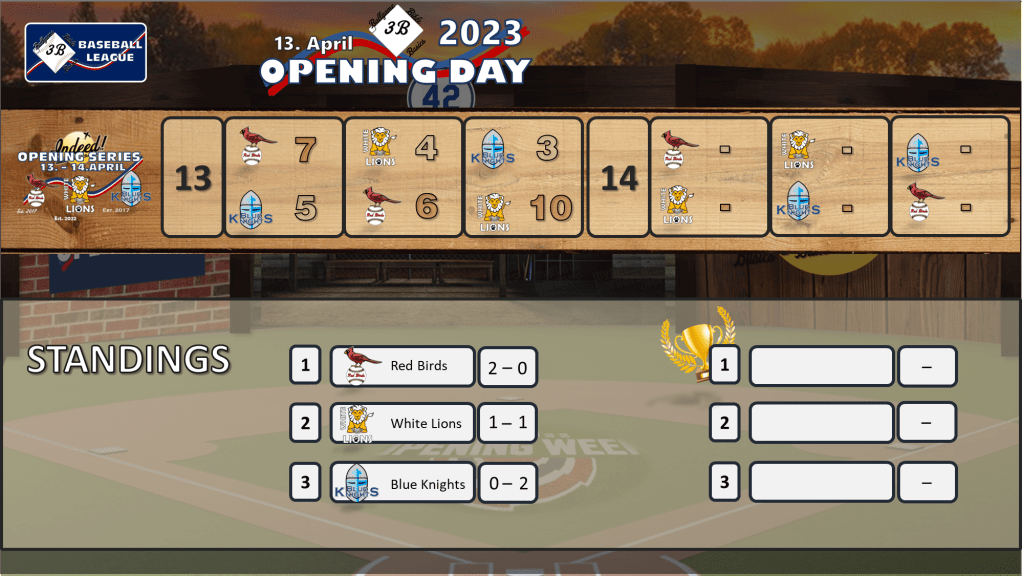Screen dimensions: 1022x576
Task: Switch to the day 14 tile
Action: pos(619,178)
